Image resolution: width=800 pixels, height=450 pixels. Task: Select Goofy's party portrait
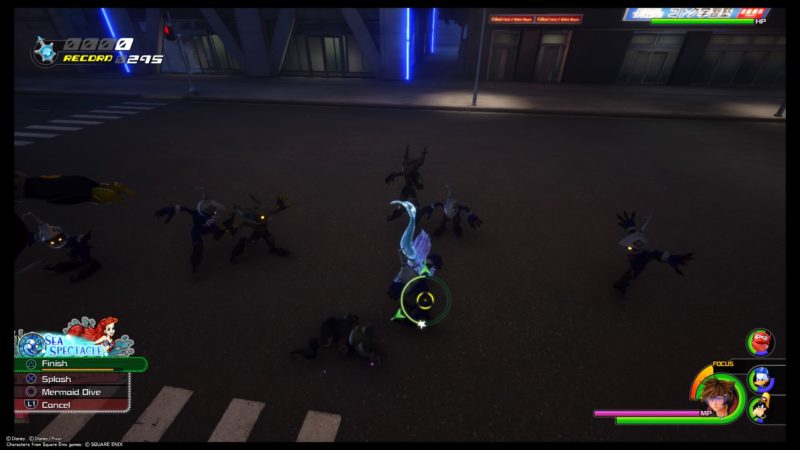click(760, 409)
